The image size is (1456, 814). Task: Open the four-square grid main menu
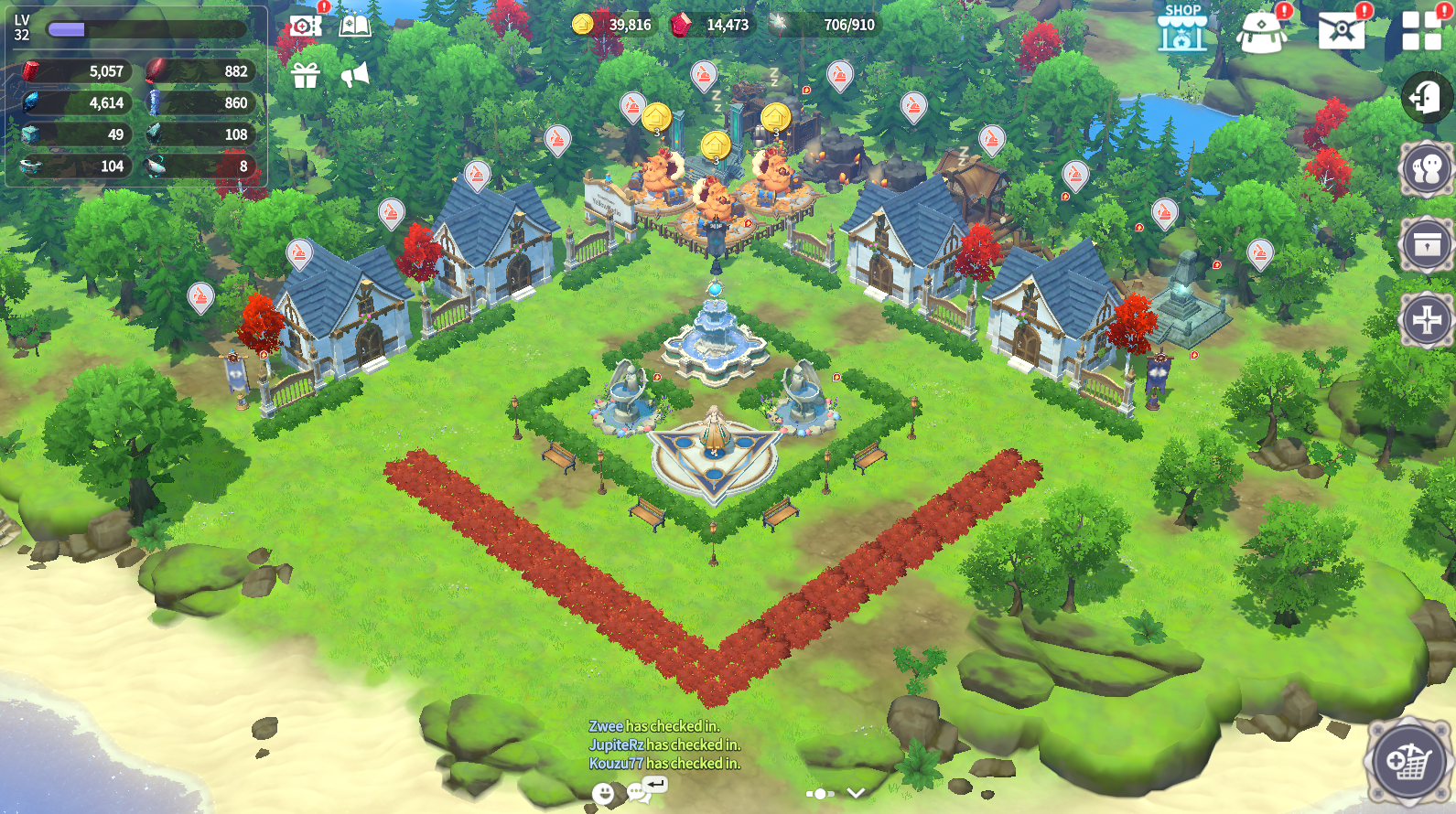click(1421, 30)
